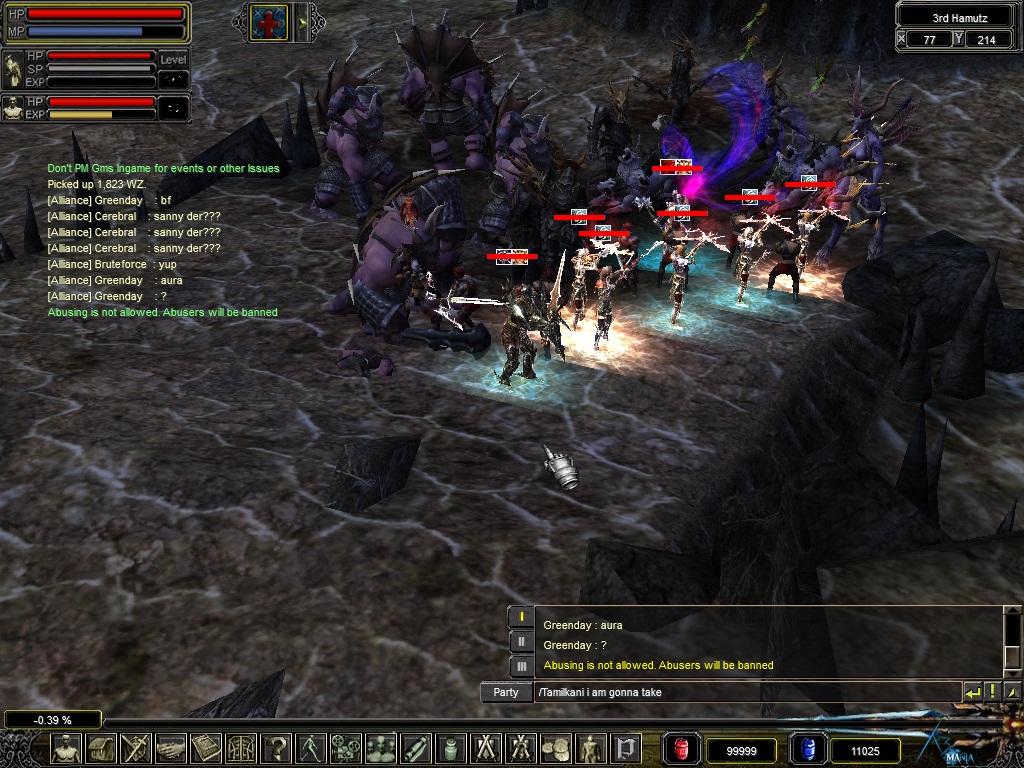Use the red HP potion slot
This screenshot has height=768, width=1024.
(x=681, y=749)
